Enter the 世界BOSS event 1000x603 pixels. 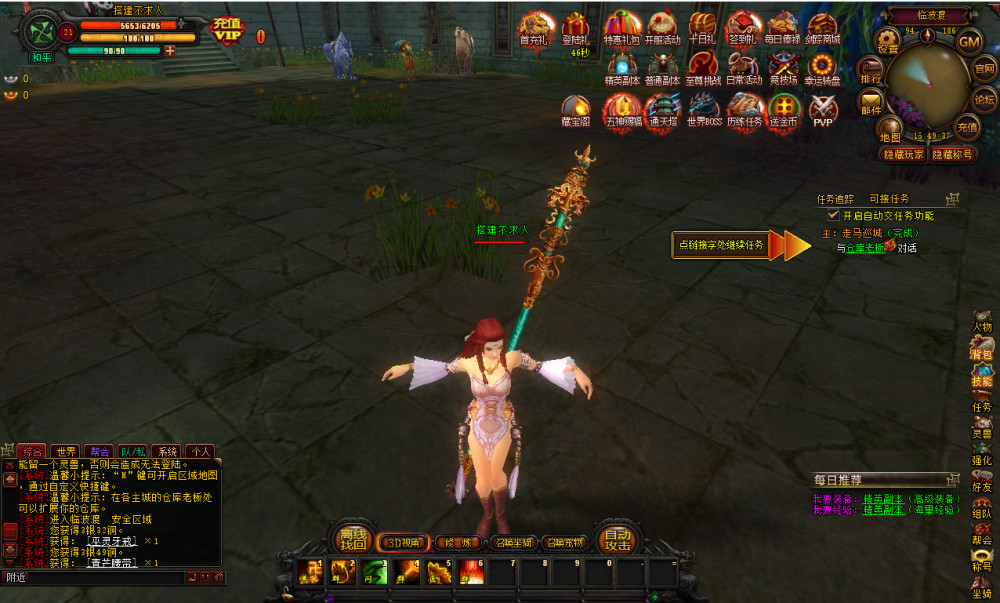[x=704, y=107]
